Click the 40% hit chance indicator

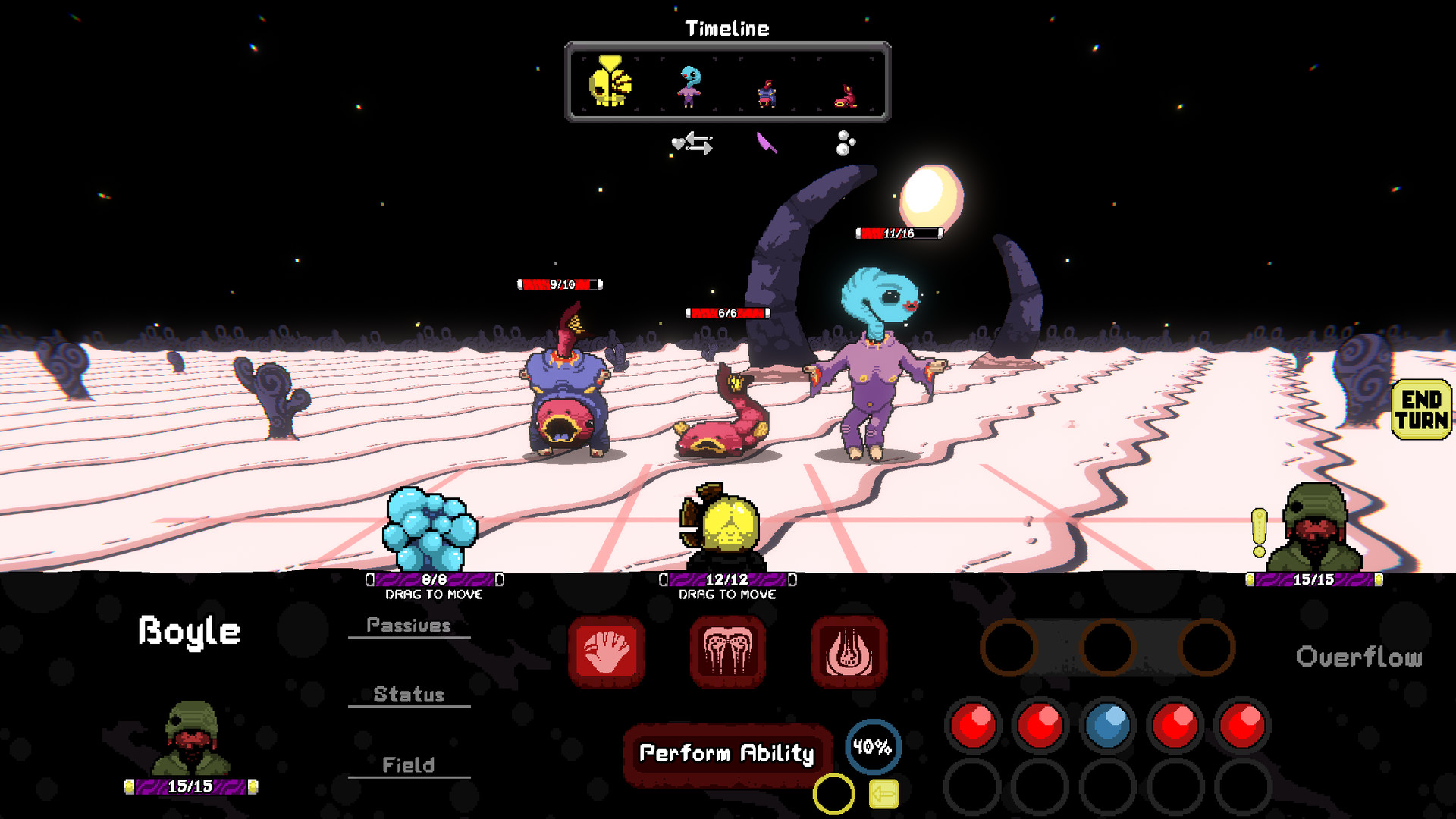pyautogui.click(x=871, y=746)
